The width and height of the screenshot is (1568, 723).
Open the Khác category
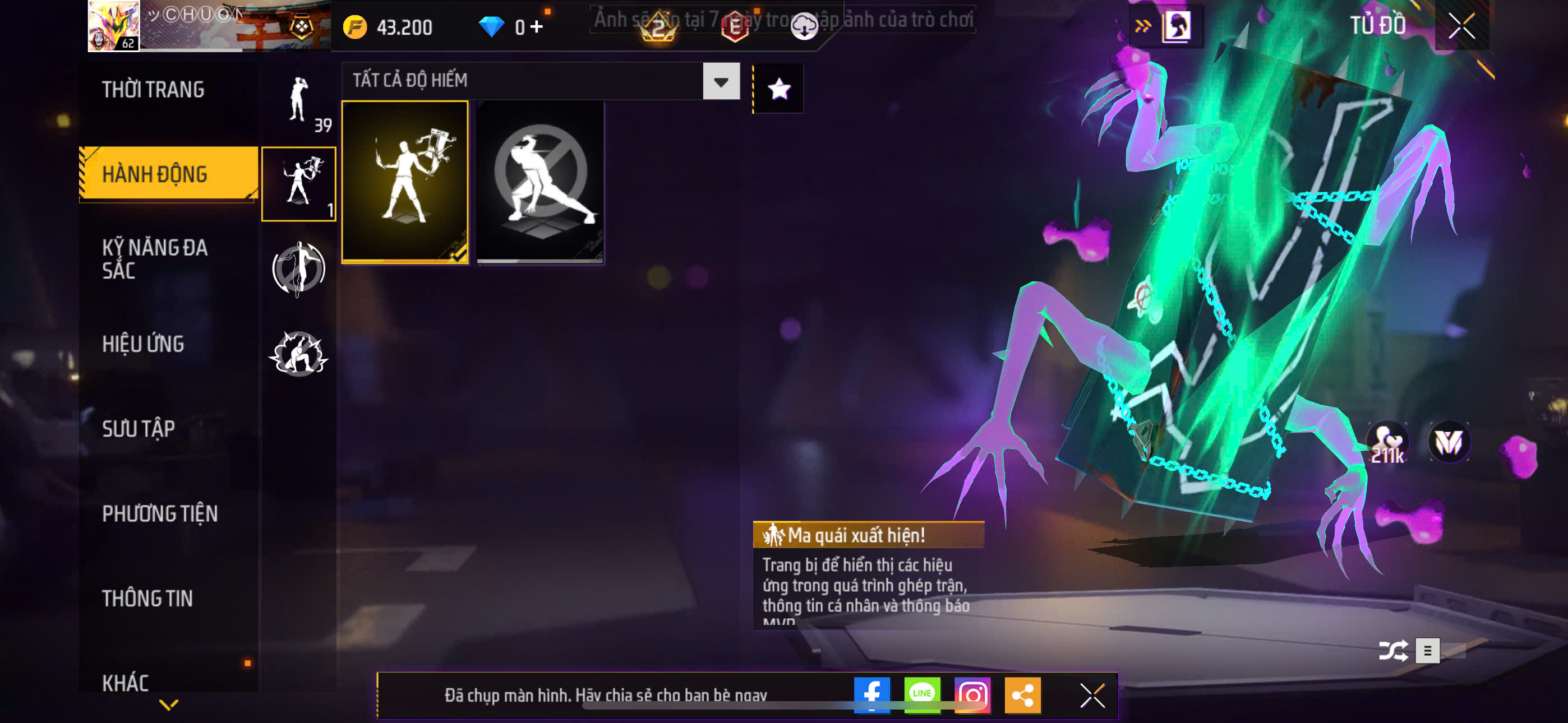coord(126,682)
